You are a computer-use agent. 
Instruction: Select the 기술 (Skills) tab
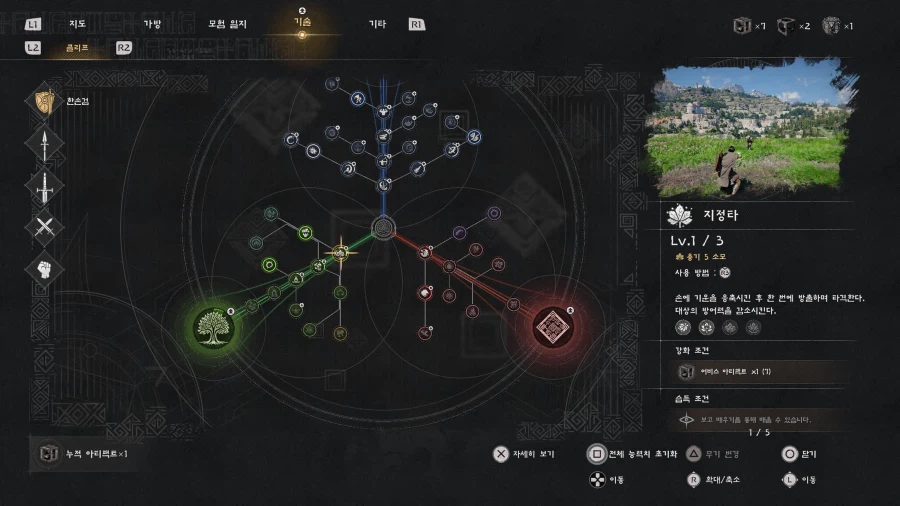tap(303, 22)
